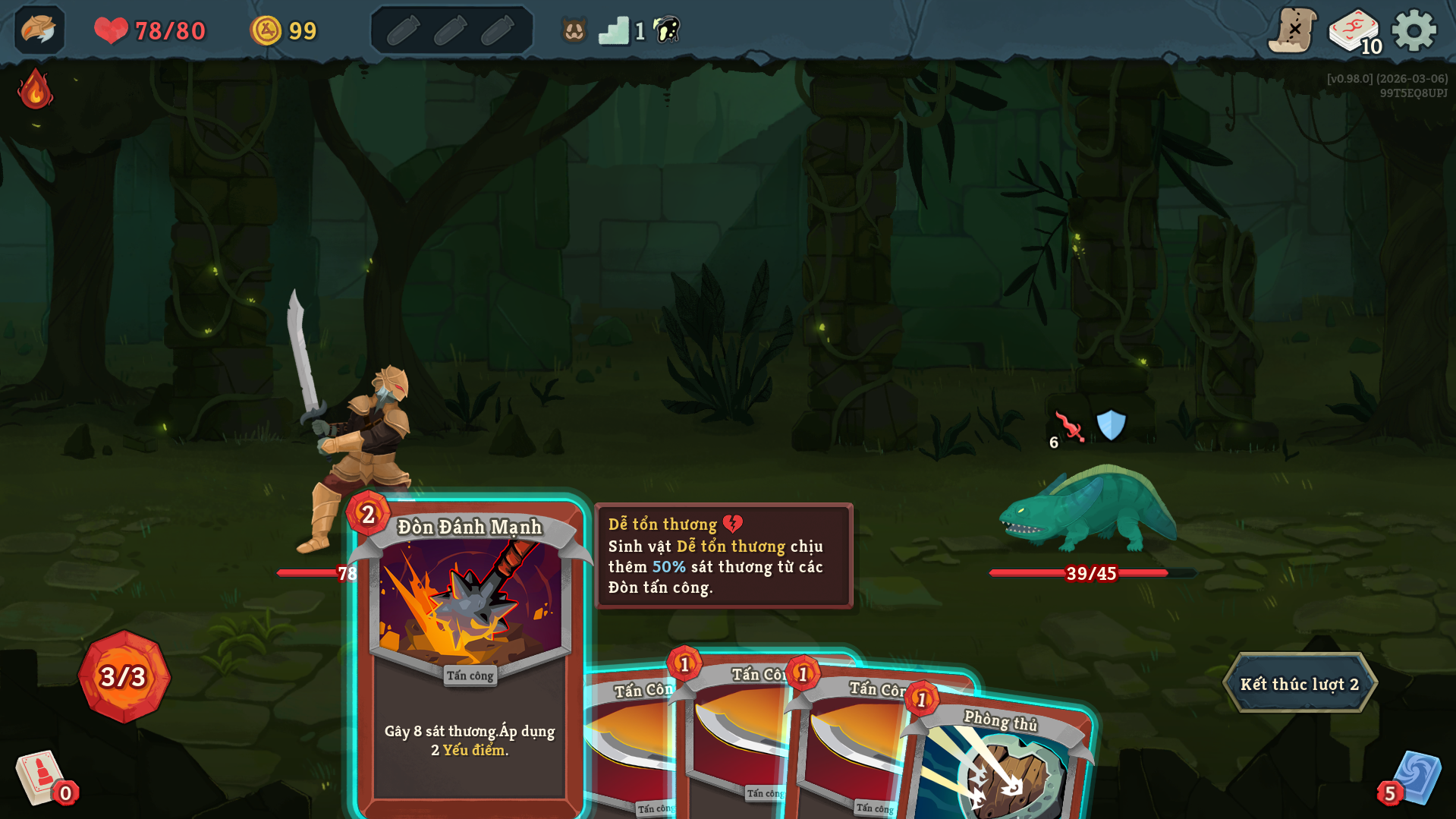Click the character portrait icon
The image size is (1456, 819).
tap(39, 30)
